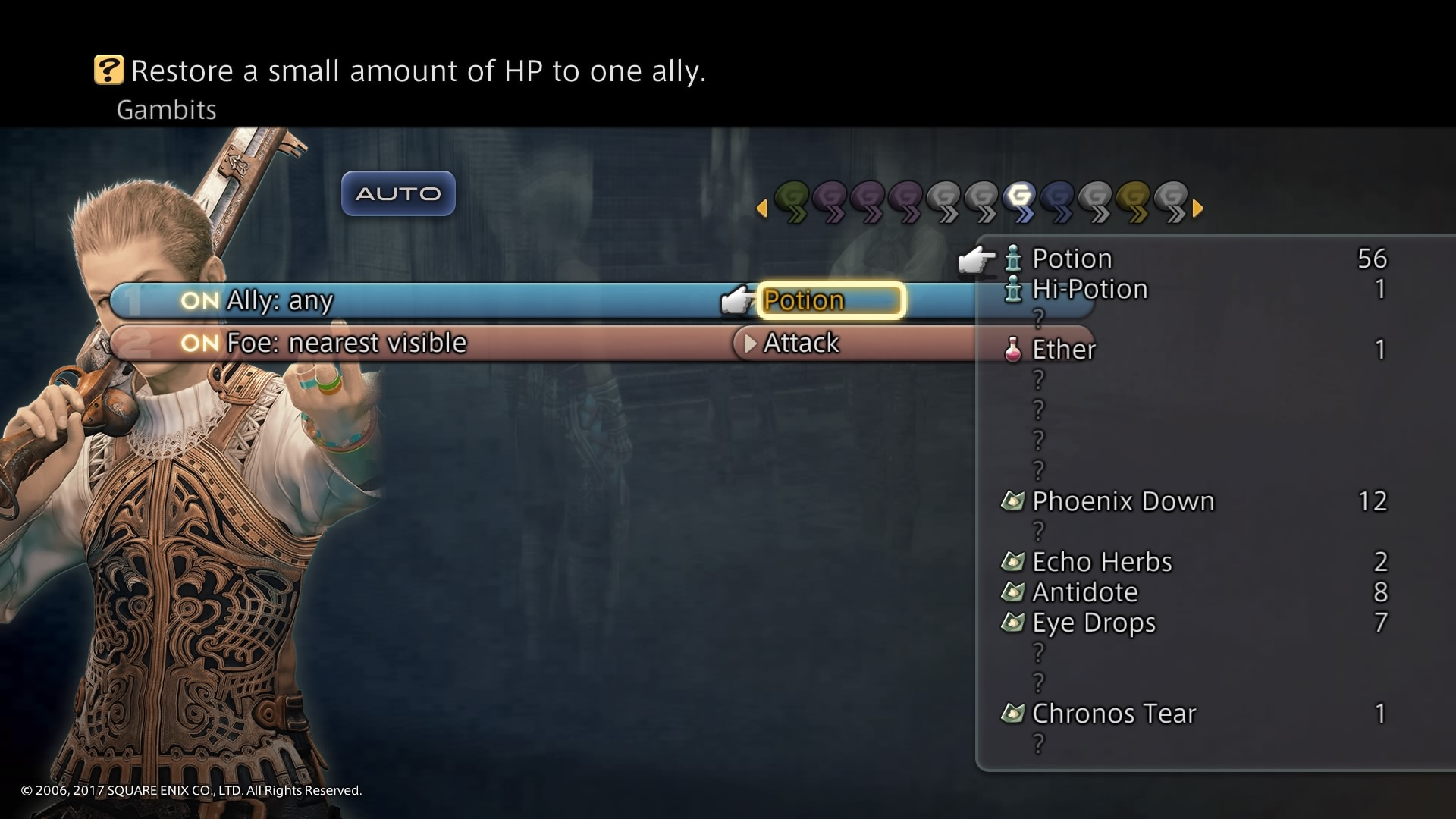Toggle the ON switch for Ally gambit
This screenshot has height=819, width=1456.
(199, 300)
